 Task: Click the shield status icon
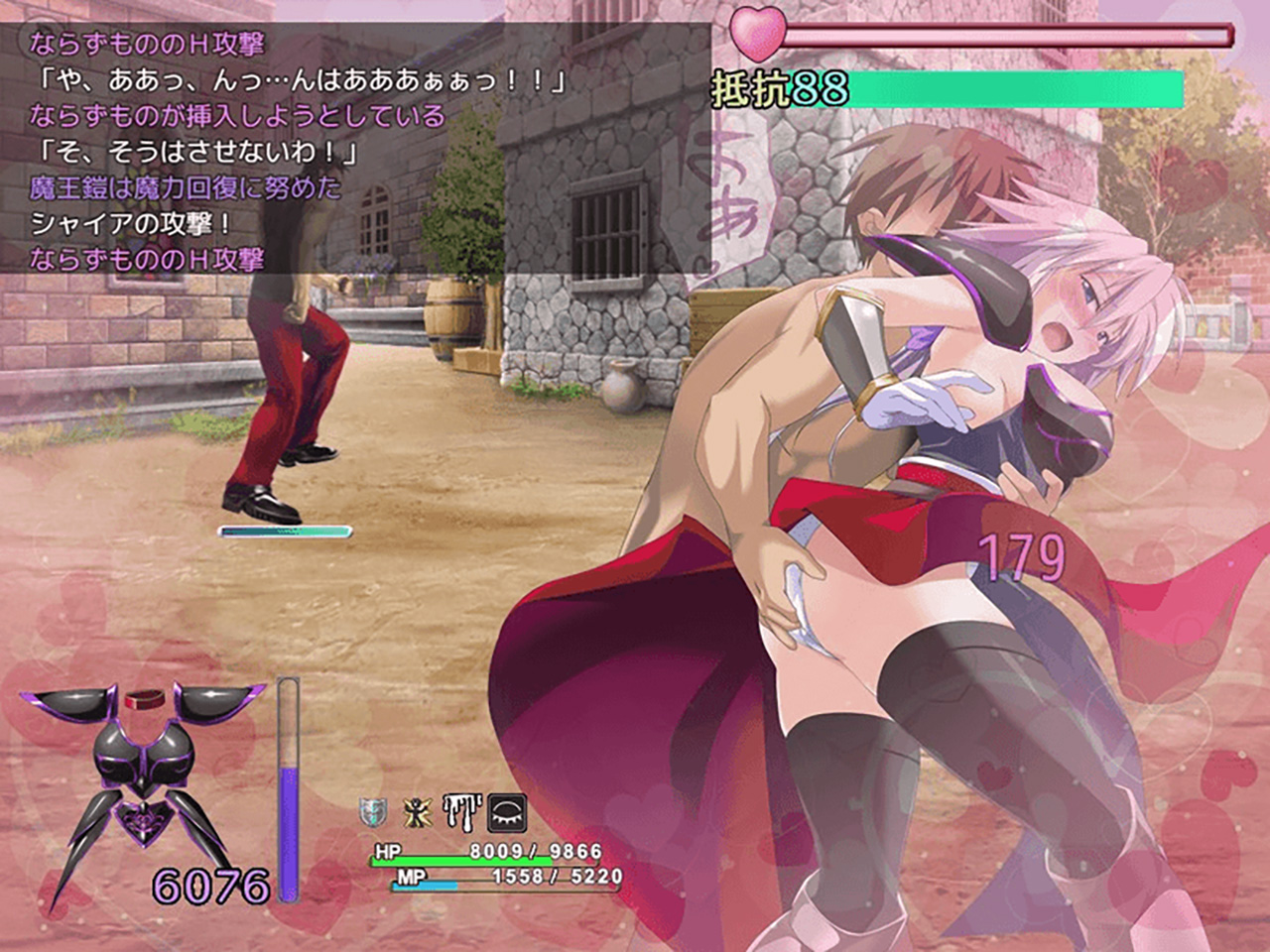tap(370, 812)
